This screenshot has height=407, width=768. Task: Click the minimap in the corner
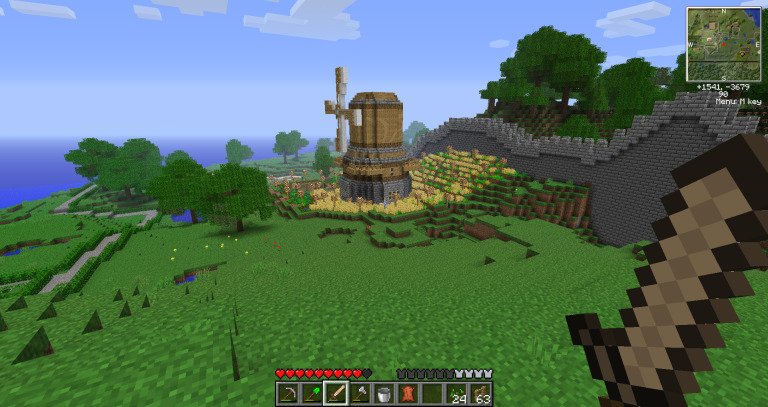tap(722, 46)
